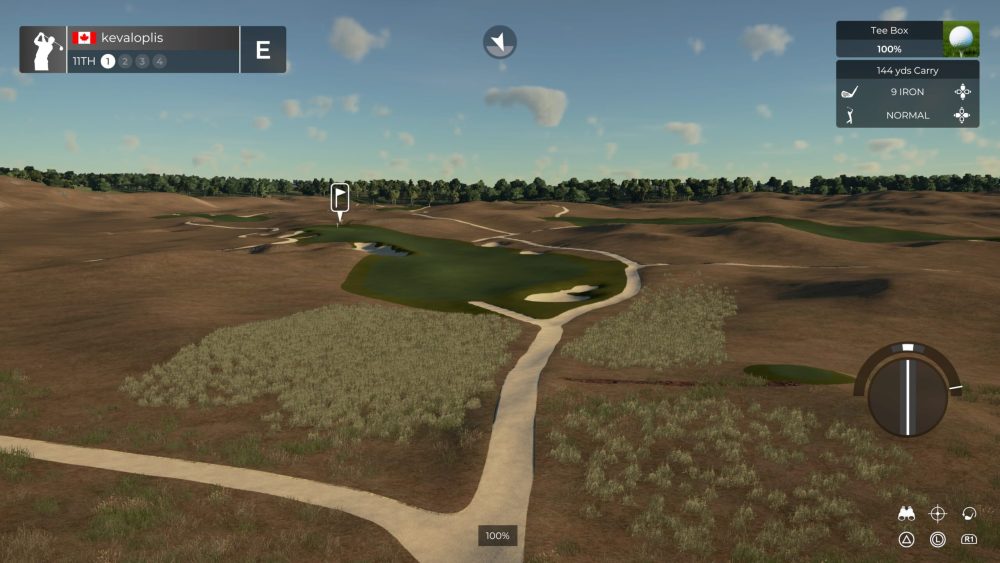Select the 9 IRON club entry
The width and height of the screenshot is (1000, 563).
tap(906, 92)
